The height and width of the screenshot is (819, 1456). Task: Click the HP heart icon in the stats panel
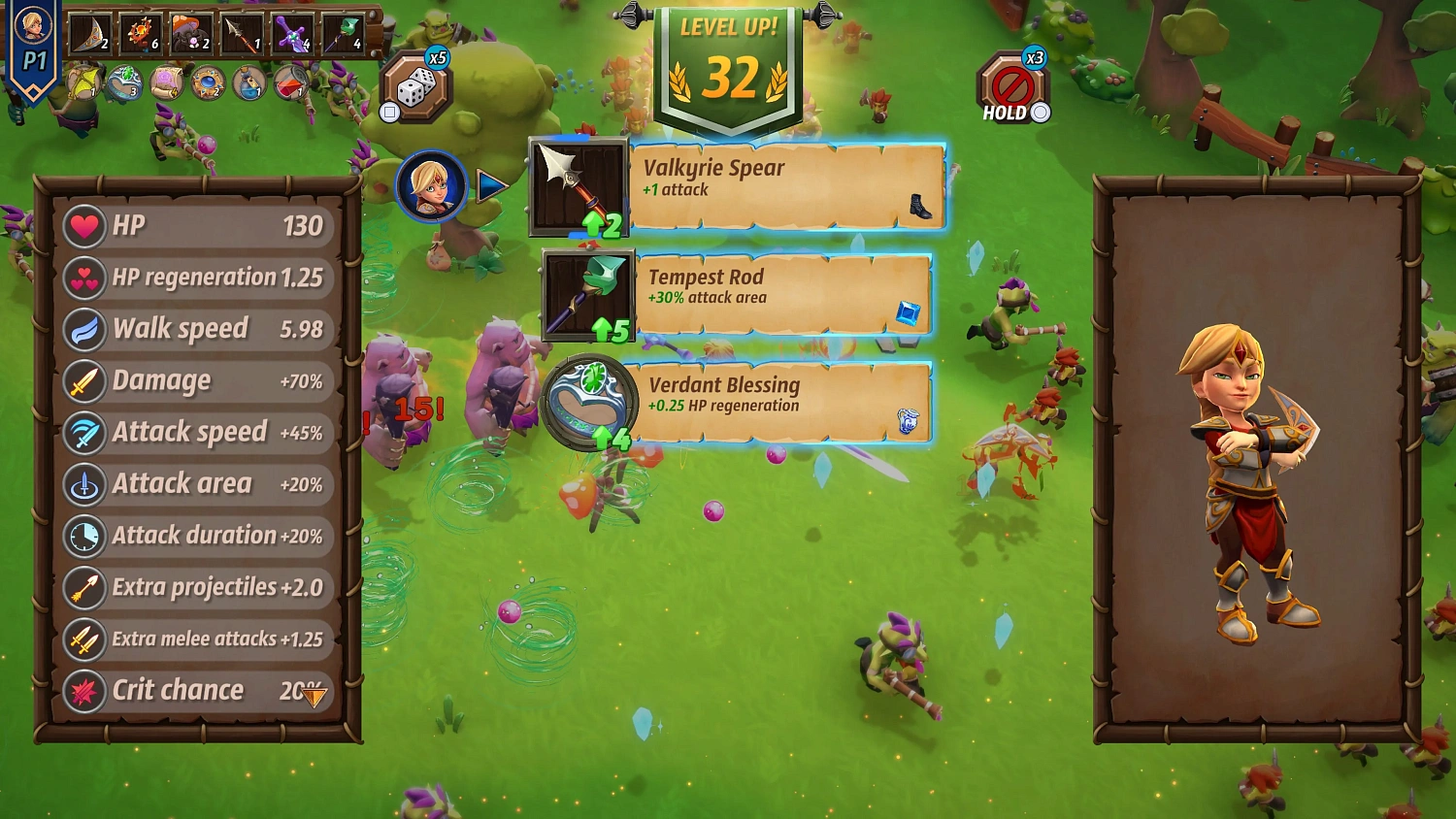point(84,225)
